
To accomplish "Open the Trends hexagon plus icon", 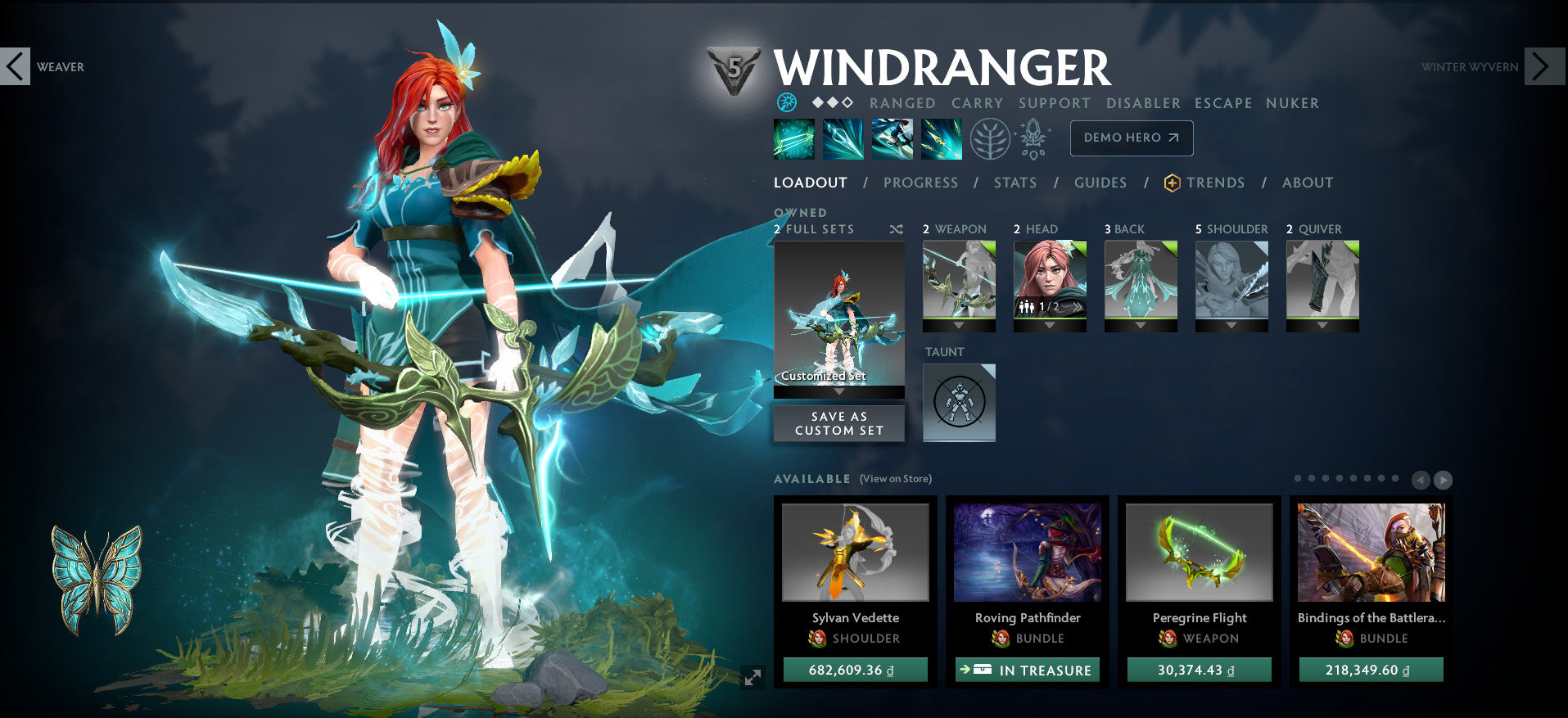I will (x=1171, y=183).
